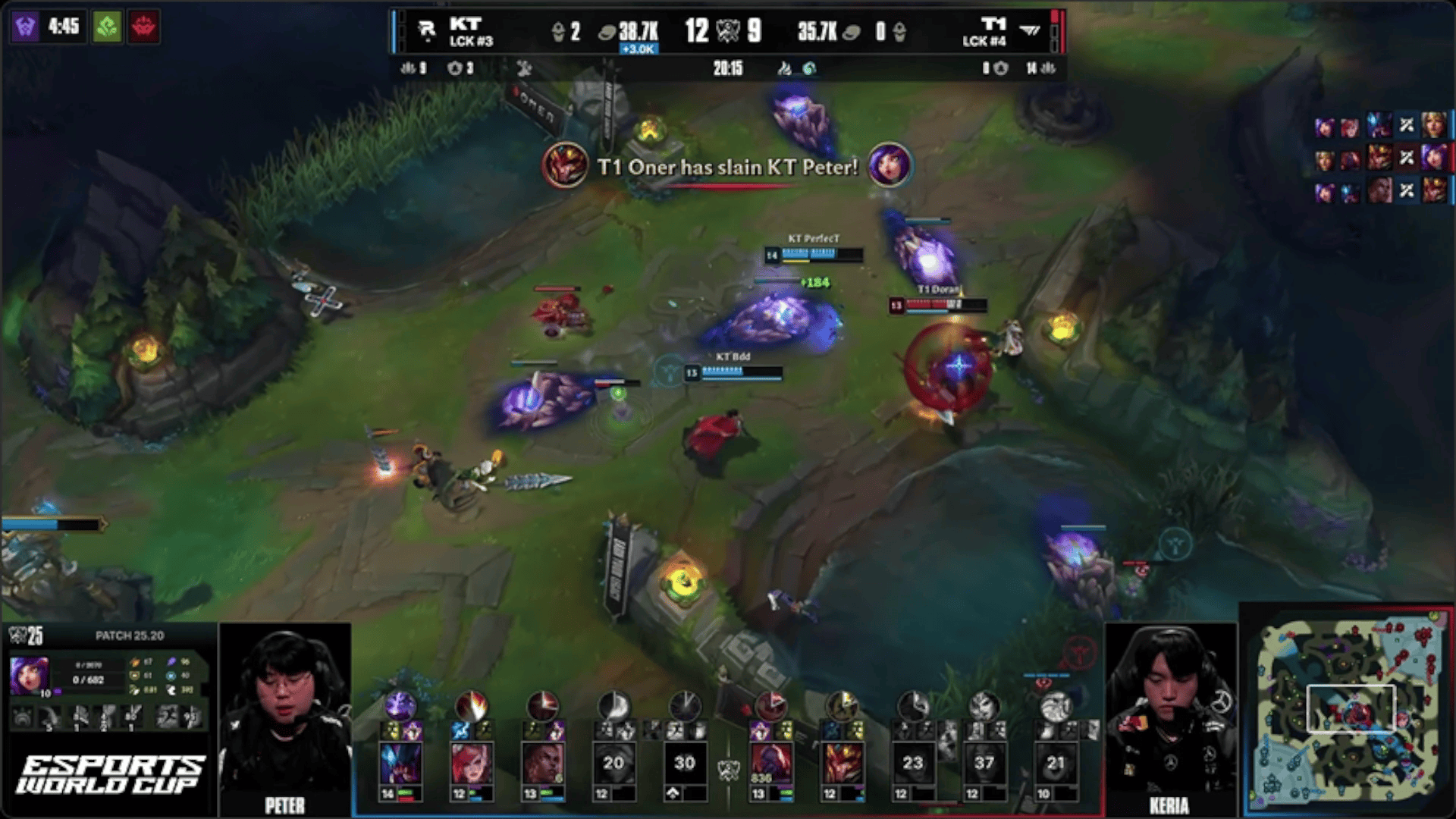The width and height of the screenshot is (1456, 819).
Task: Click the green dragon timer icon
Action: [x=107, y=27]
